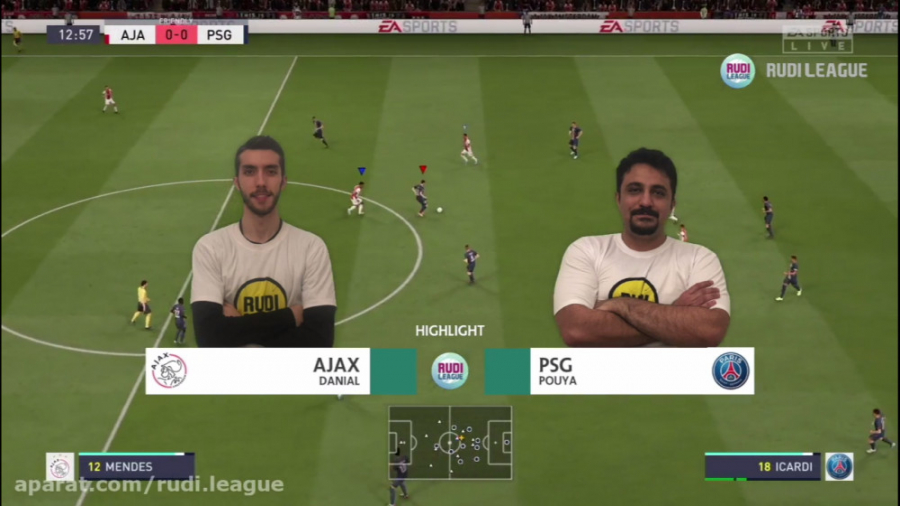Image resolution: width=900 pixels, height=506 pixels.
Task: Open the aparat.com/rudi.league watermark link
Action: (149, 485)
